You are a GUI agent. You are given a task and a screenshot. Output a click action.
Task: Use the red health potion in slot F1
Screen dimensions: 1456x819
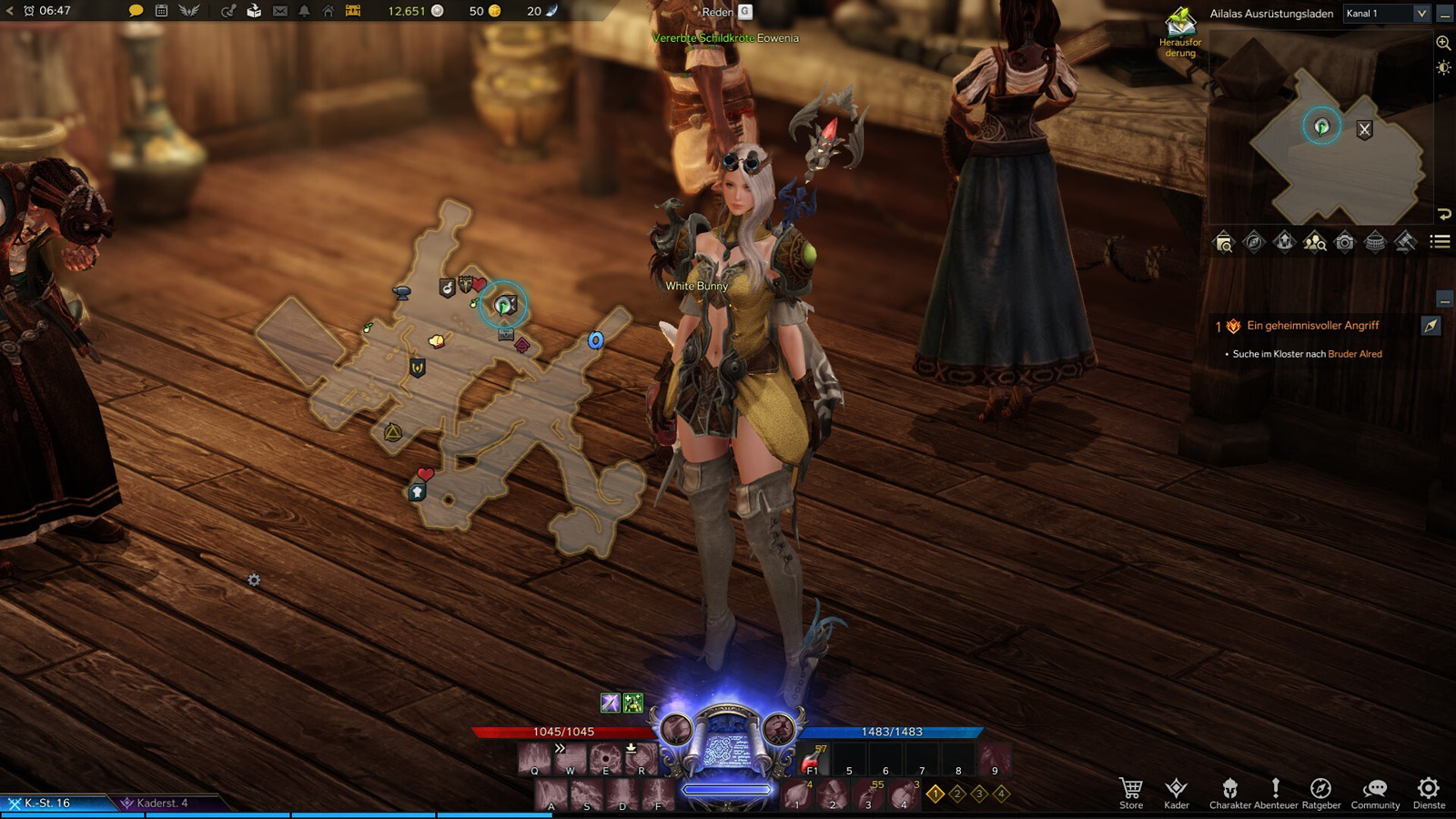tap(813, 760)
